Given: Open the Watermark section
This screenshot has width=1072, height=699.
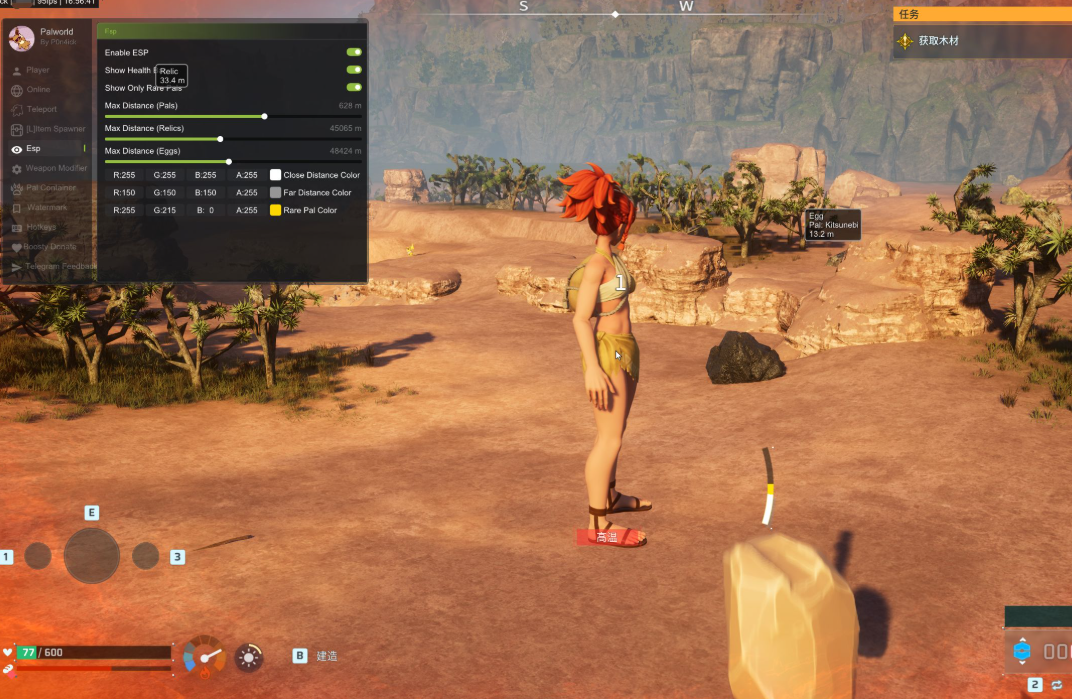Looking at the screenshot, I should [x=47, y=207].
